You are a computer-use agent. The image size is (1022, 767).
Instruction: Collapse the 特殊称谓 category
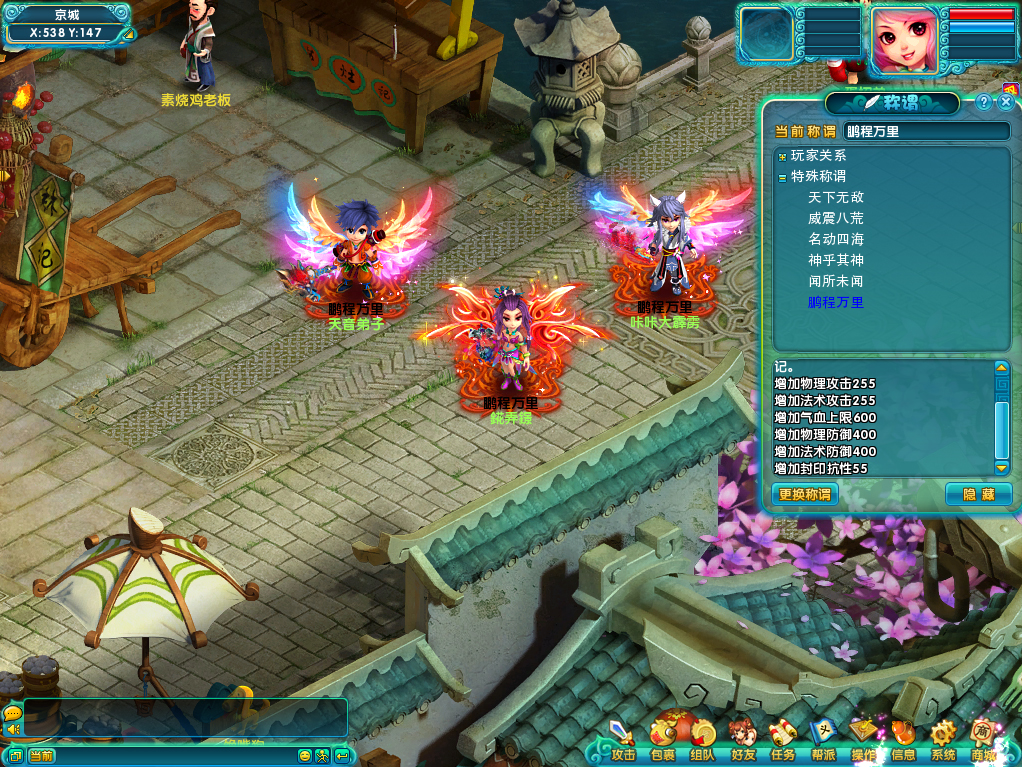pyautogui.click(x=782, y=177)
